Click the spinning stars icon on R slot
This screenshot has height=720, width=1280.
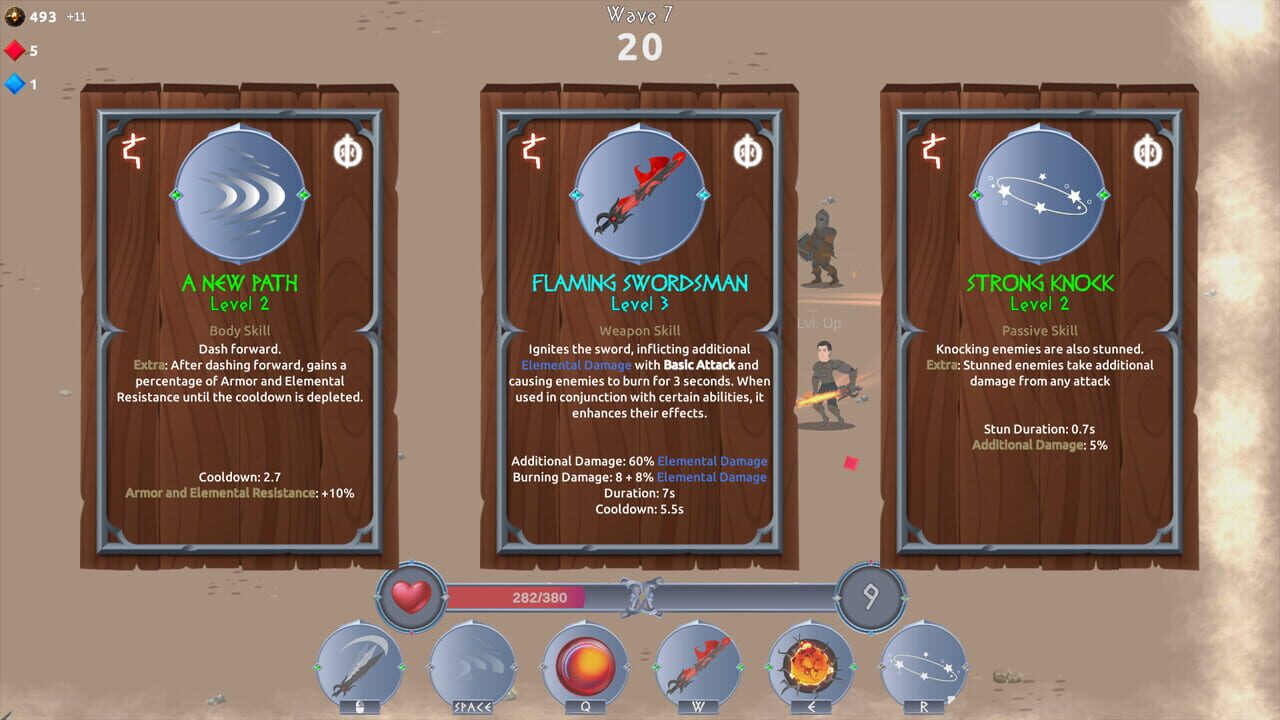(925, 665)
